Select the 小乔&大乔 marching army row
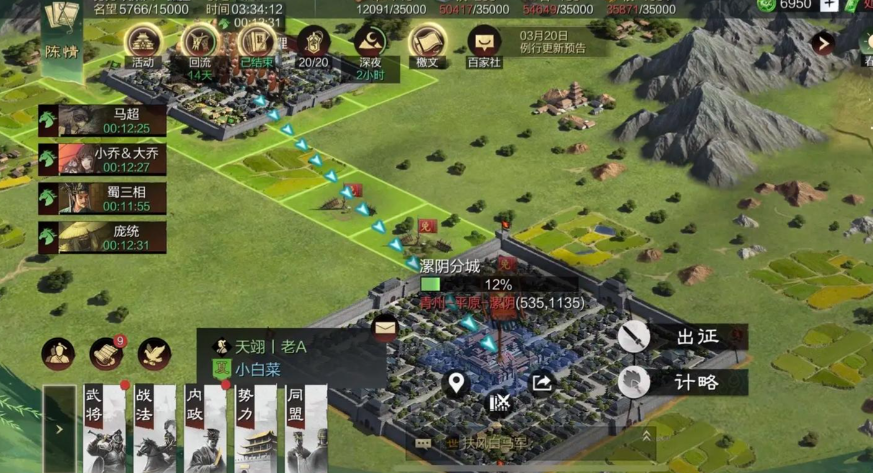Image resolution: width=873 pixels, height=473 pixels. tap(103, 159)
